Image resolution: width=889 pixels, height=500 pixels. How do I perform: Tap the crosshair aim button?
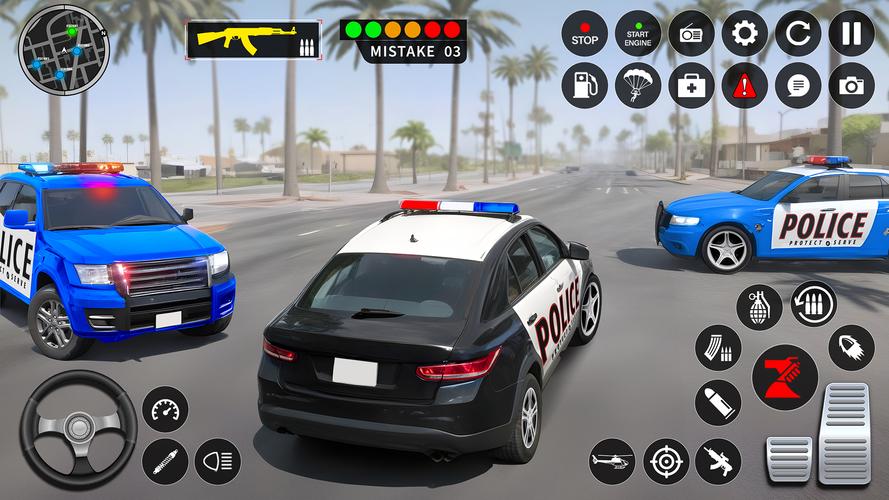[666, 461]
